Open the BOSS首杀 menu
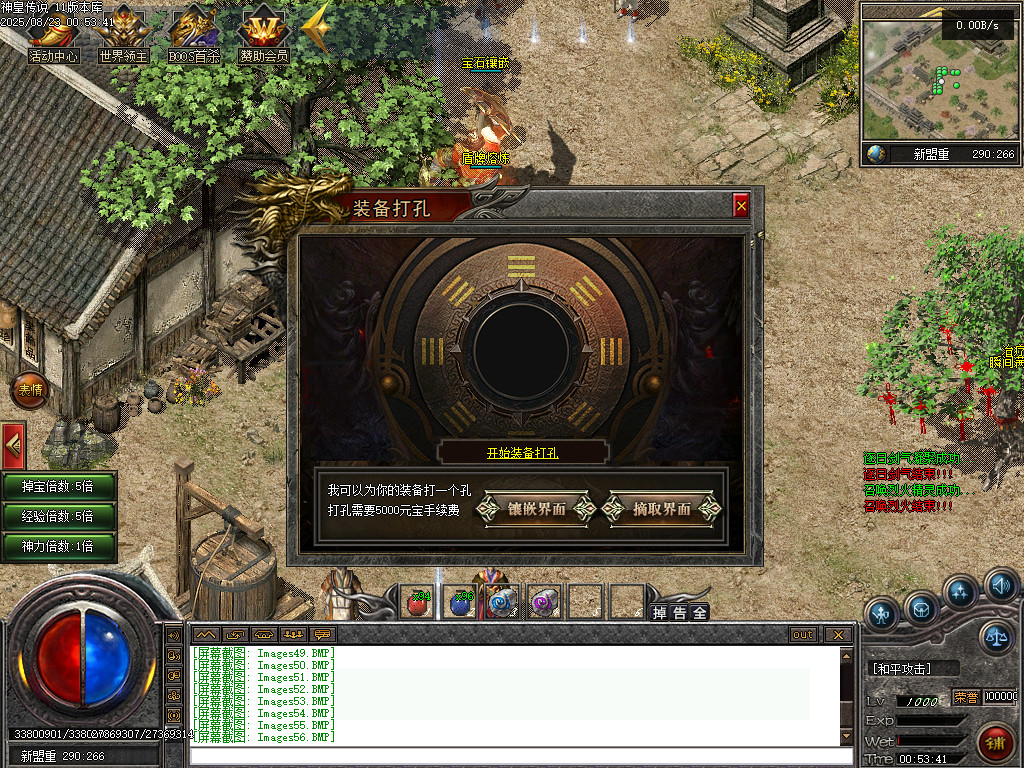This screenshot has width=1024, height=768. click(x=194, y=35)
